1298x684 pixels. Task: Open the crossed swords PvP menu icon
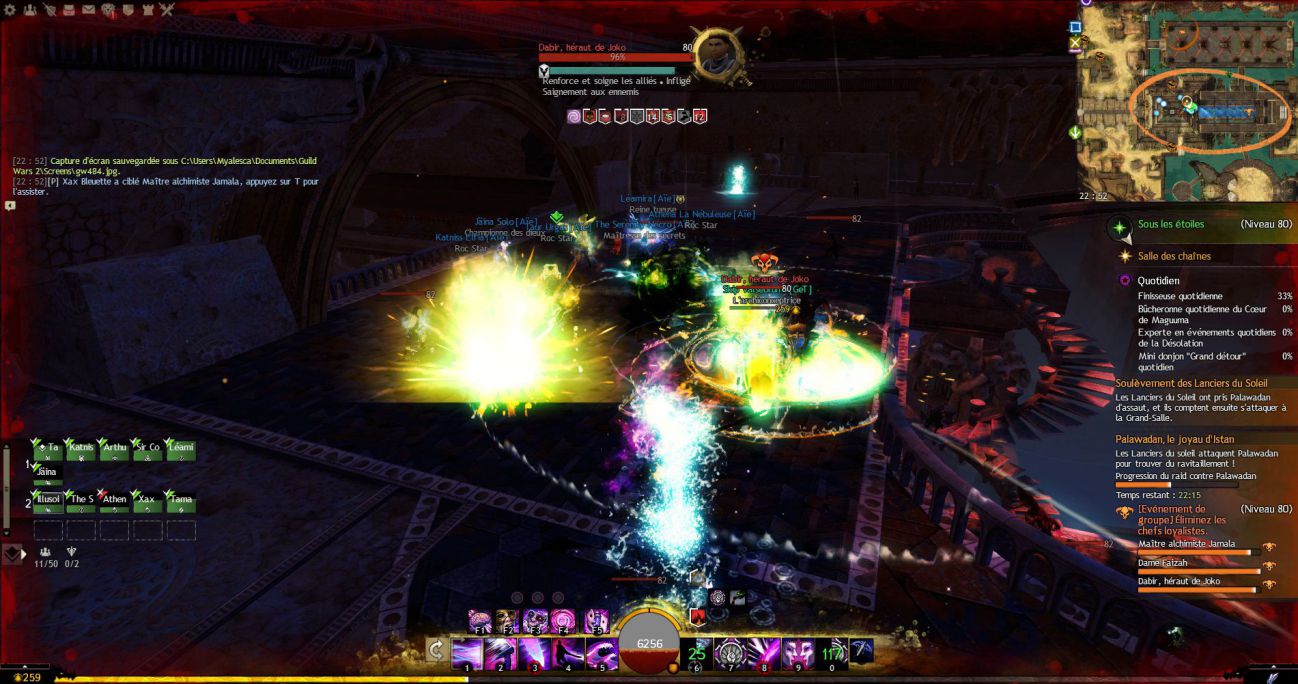point(167,10)
